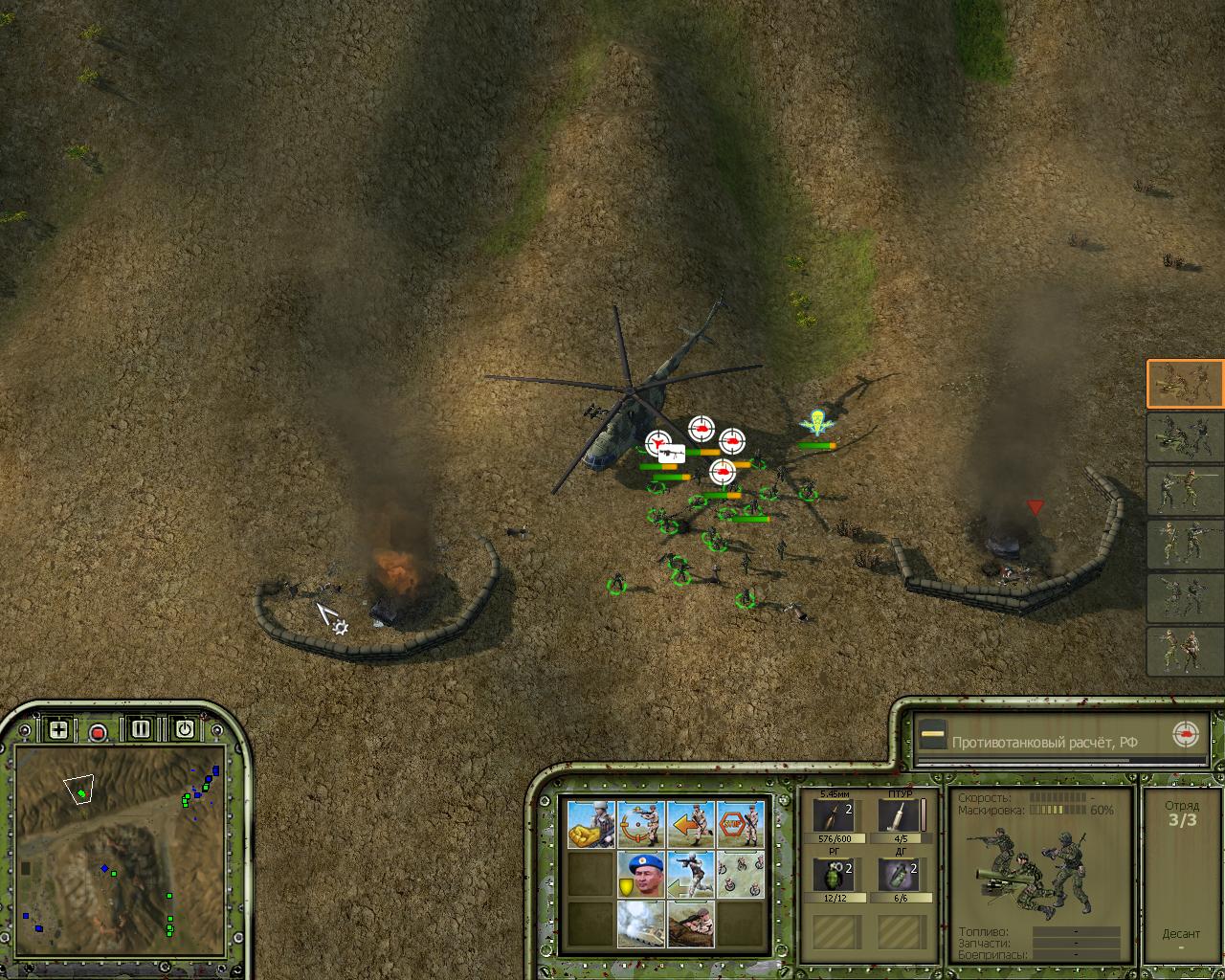Order the prone soldier entrench command
Viewport: 1225px width, 980px height.
pos(690,924)
